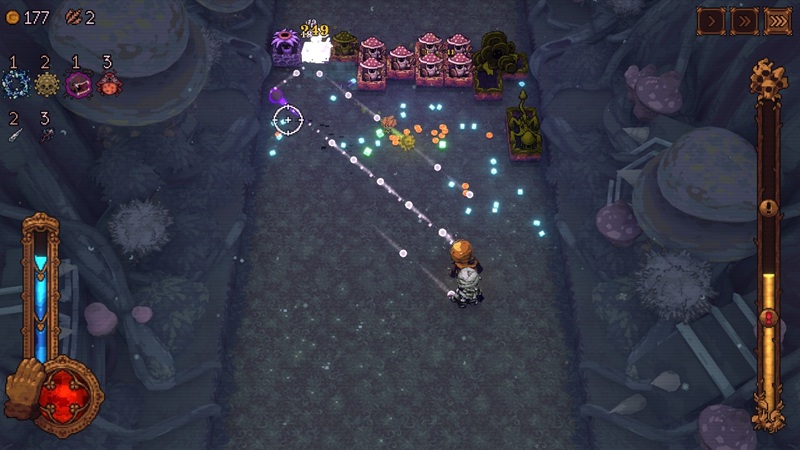800x450 pixels.
Task: Select the triple arrow fastest speed
Action: 777,20
